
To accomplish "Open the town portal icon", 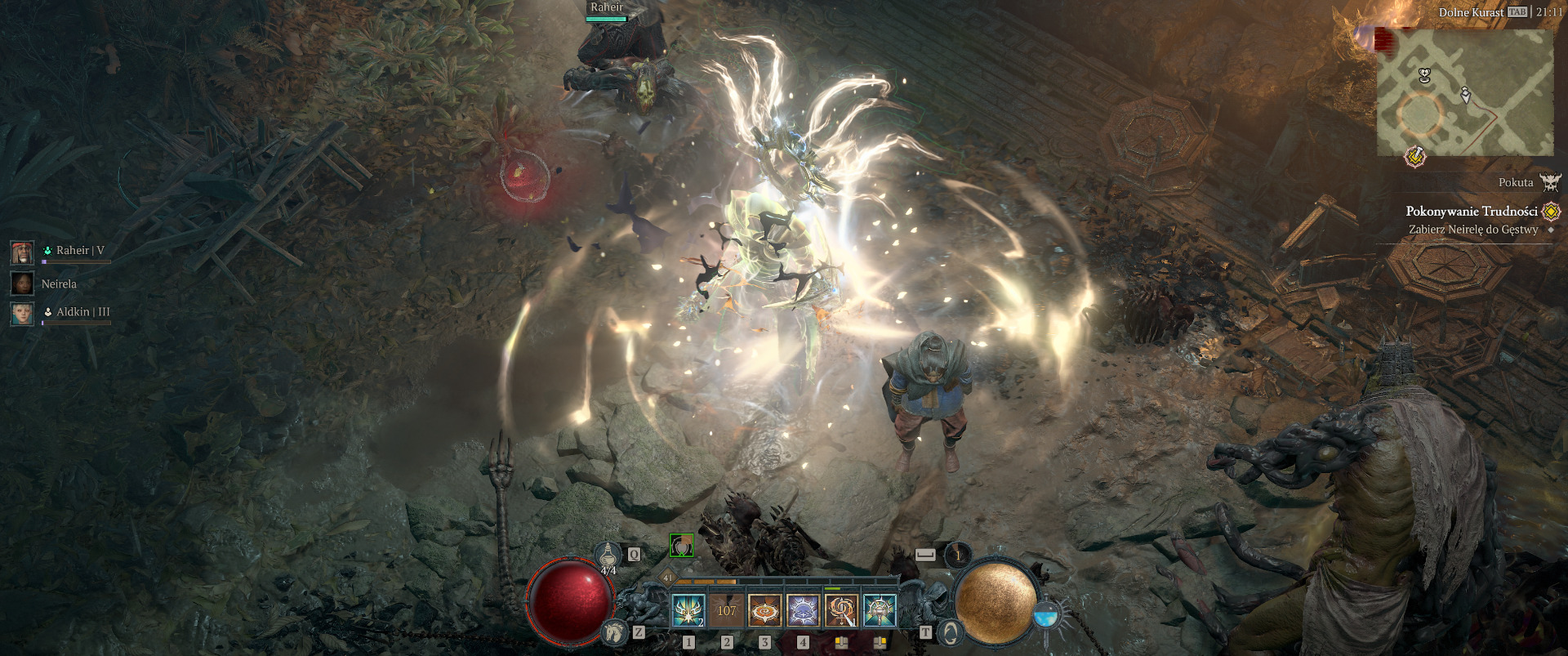I will [x=950, y=631].
